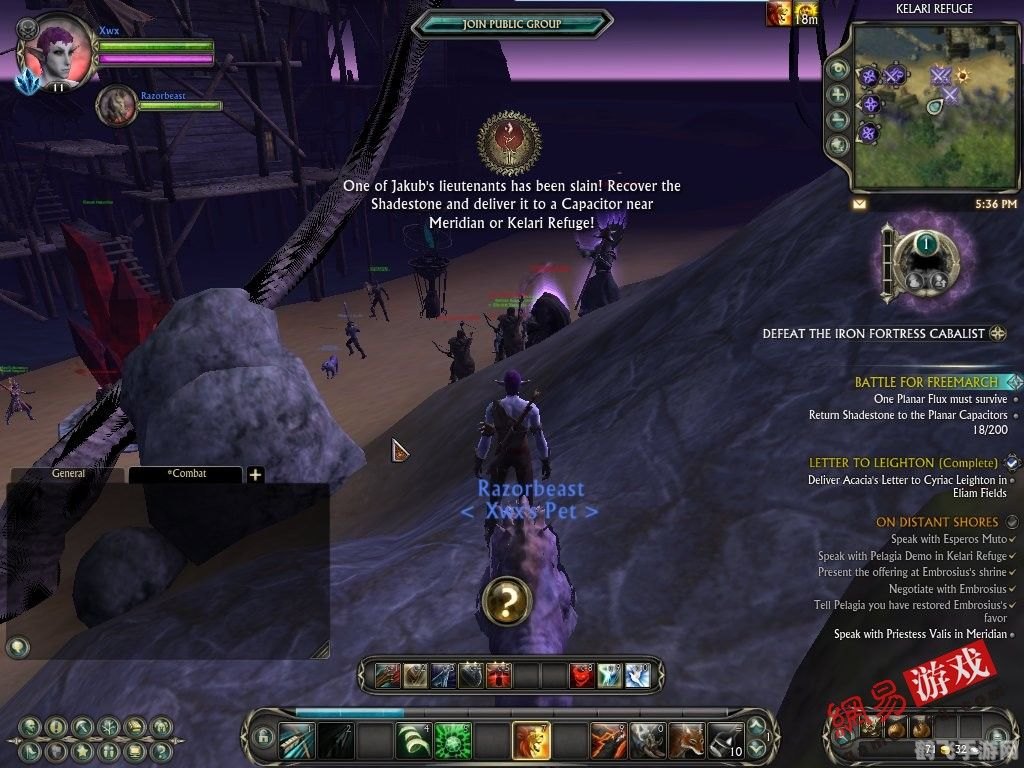Select the red demon face pet ability
The width and height of the screenshot is (1024, 768).
(582, 677)
